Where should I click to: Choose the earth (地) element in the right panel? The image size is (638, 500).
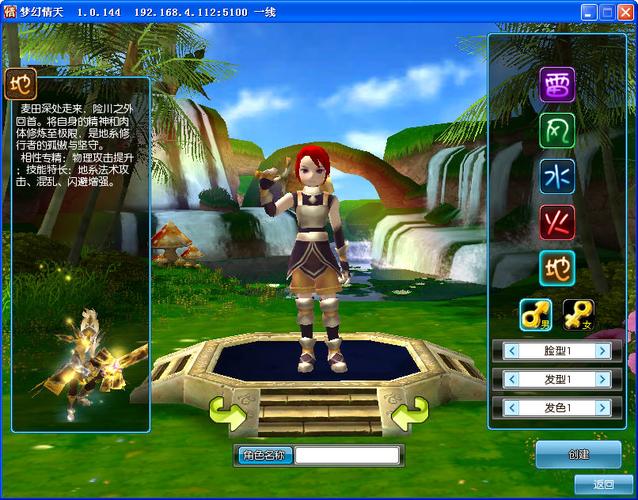[556, 268]
